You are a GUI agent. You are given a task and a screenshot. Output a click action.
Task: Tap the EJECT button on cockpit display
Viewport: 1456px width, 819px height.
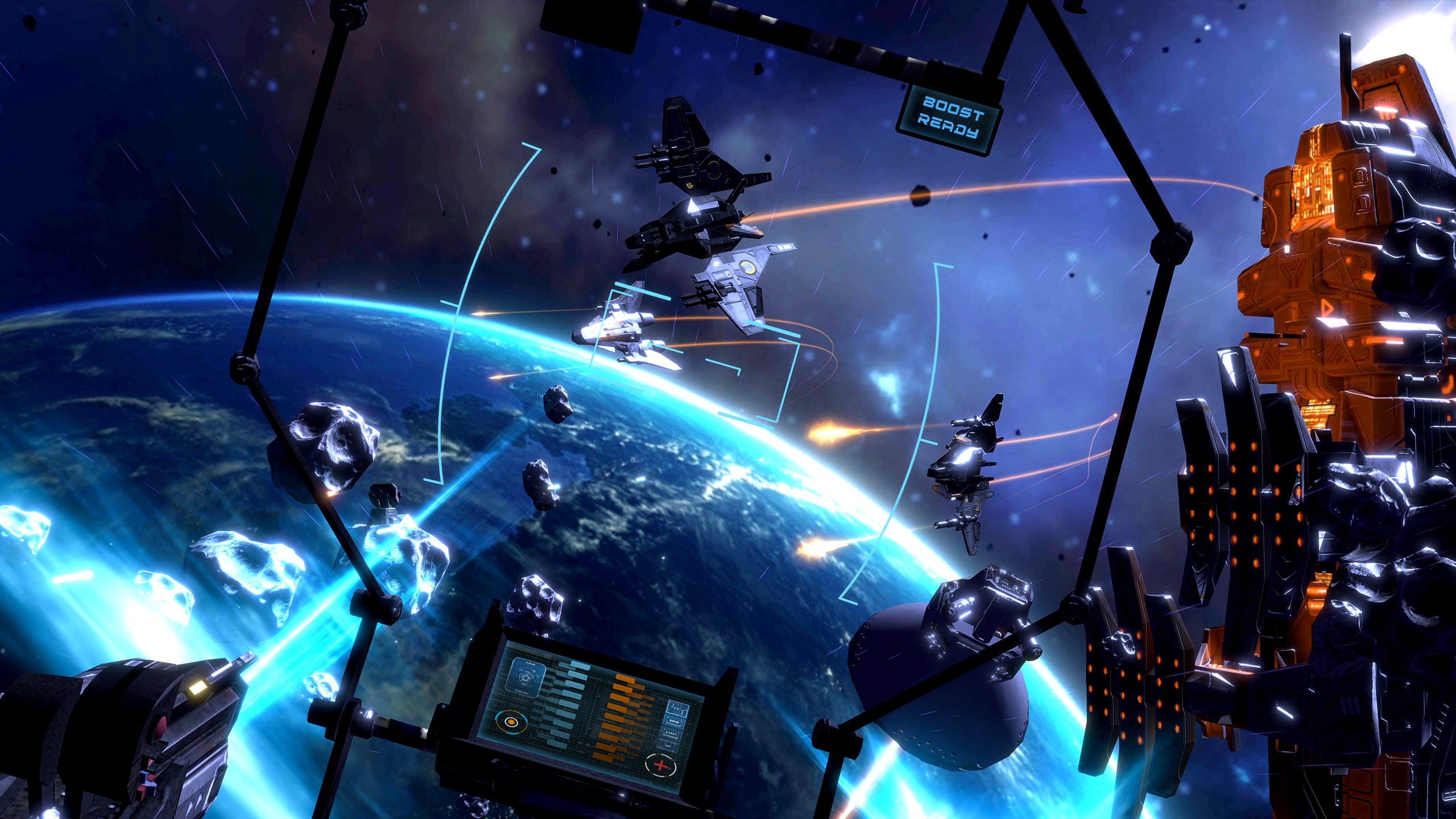click(x=672, y=734)
